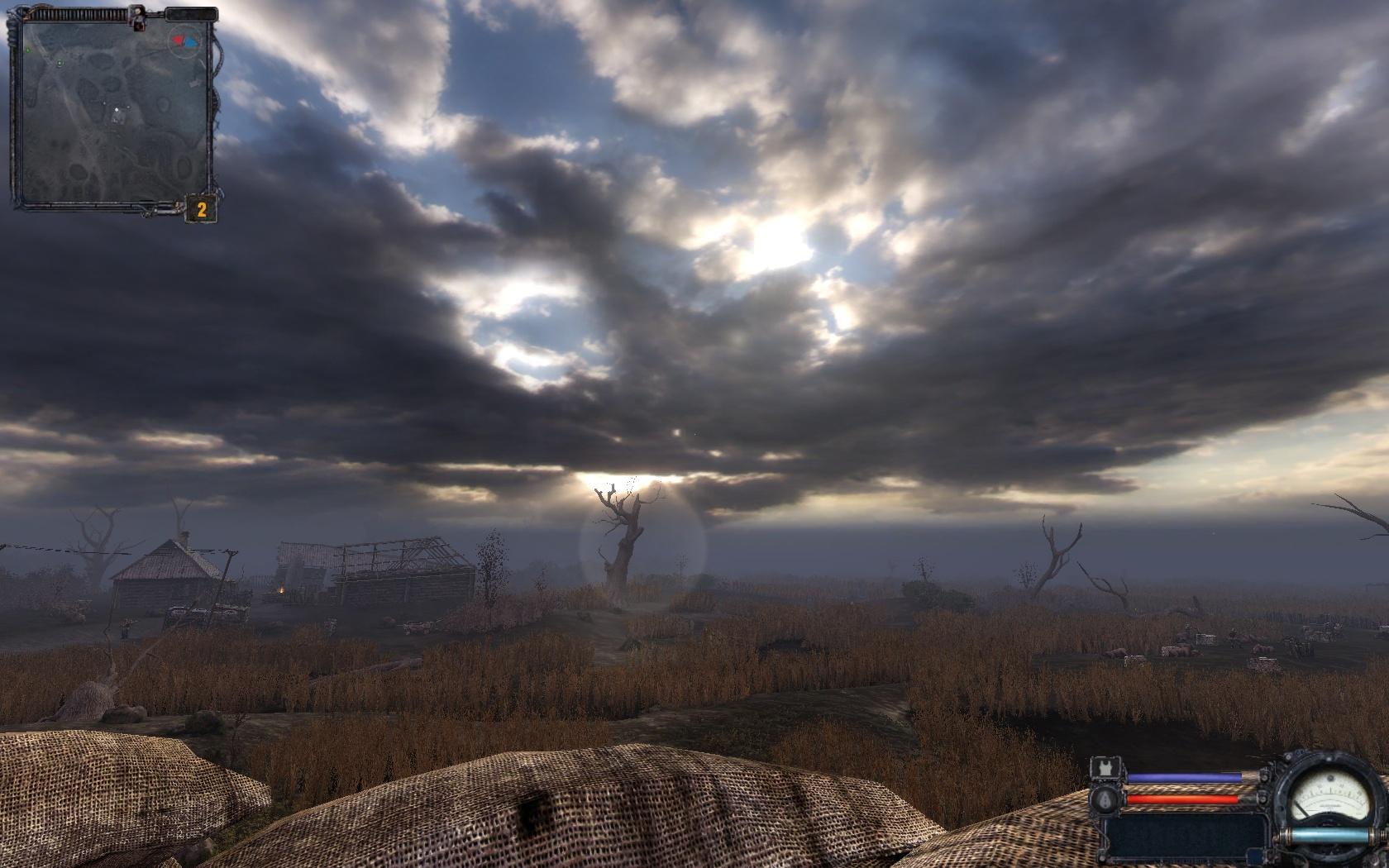Click the orange number 2 counter box

(201, 210)
